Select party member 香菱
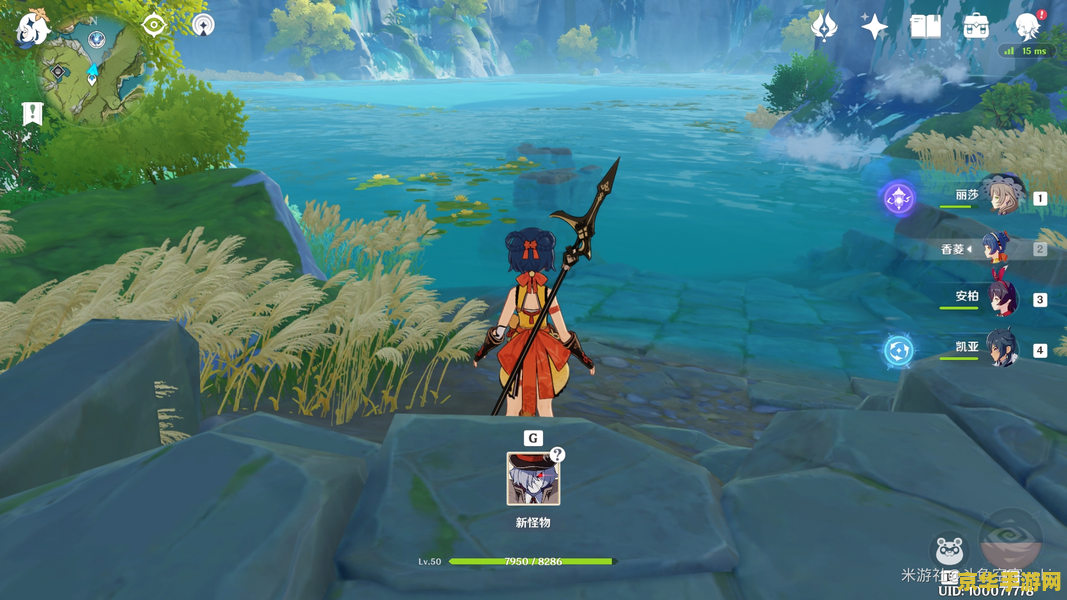 [996, 248]
